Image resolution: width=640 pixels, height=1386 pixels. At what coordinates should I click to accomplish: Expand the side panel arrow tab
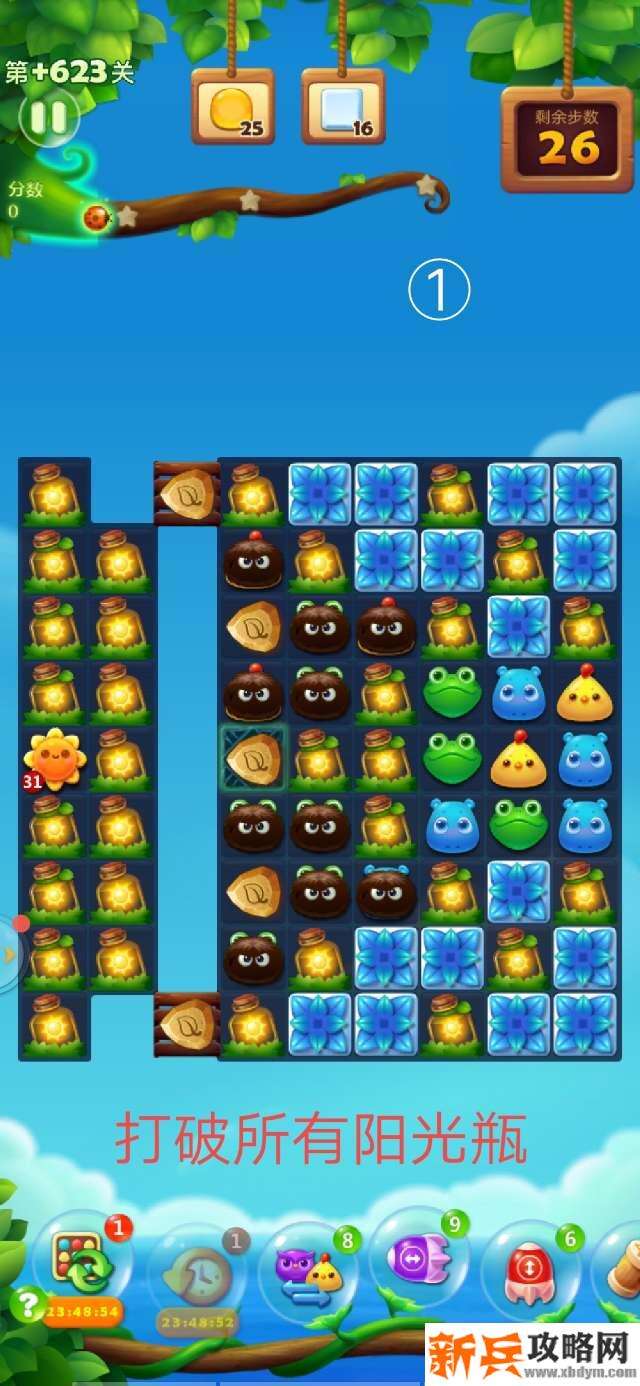coord(9,953)
